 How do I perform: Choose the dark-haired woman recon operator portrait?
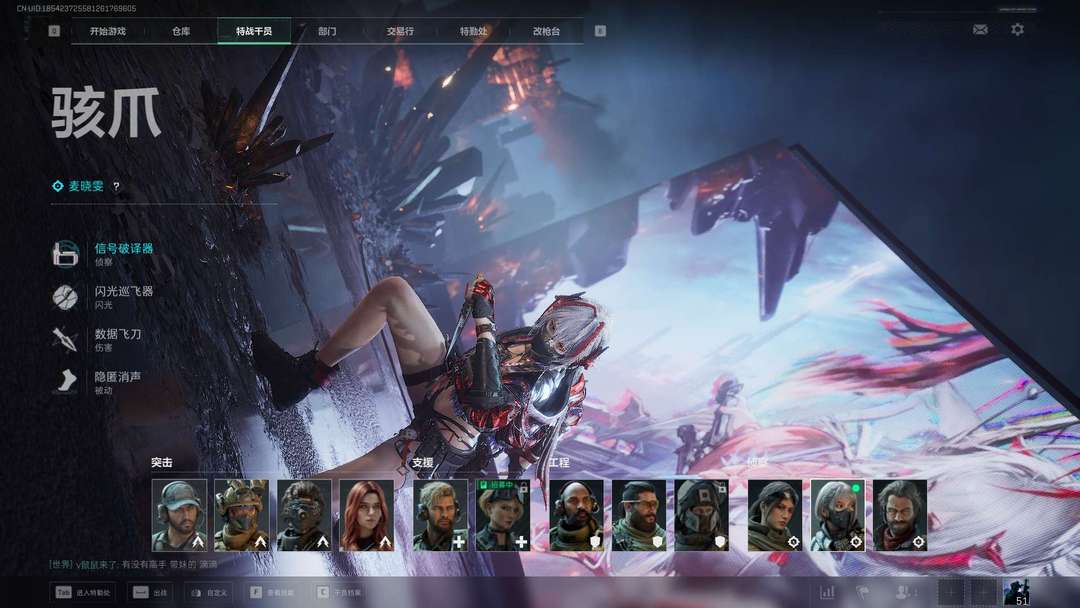[x=775, y=515]
